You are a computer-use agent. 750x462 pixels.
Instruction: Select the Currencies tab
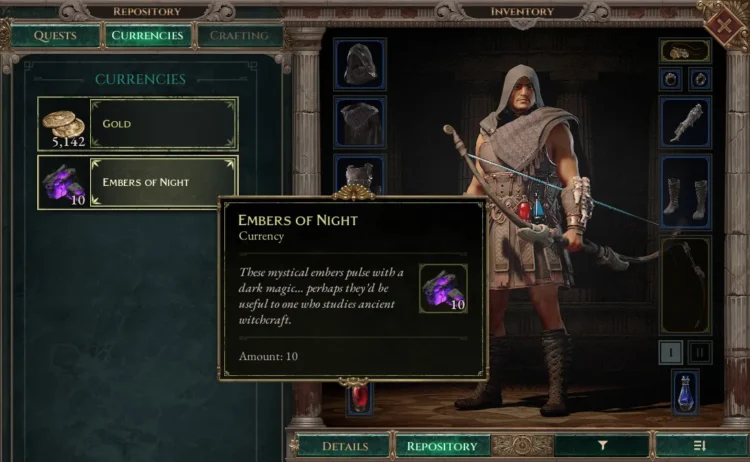(147, 36)
